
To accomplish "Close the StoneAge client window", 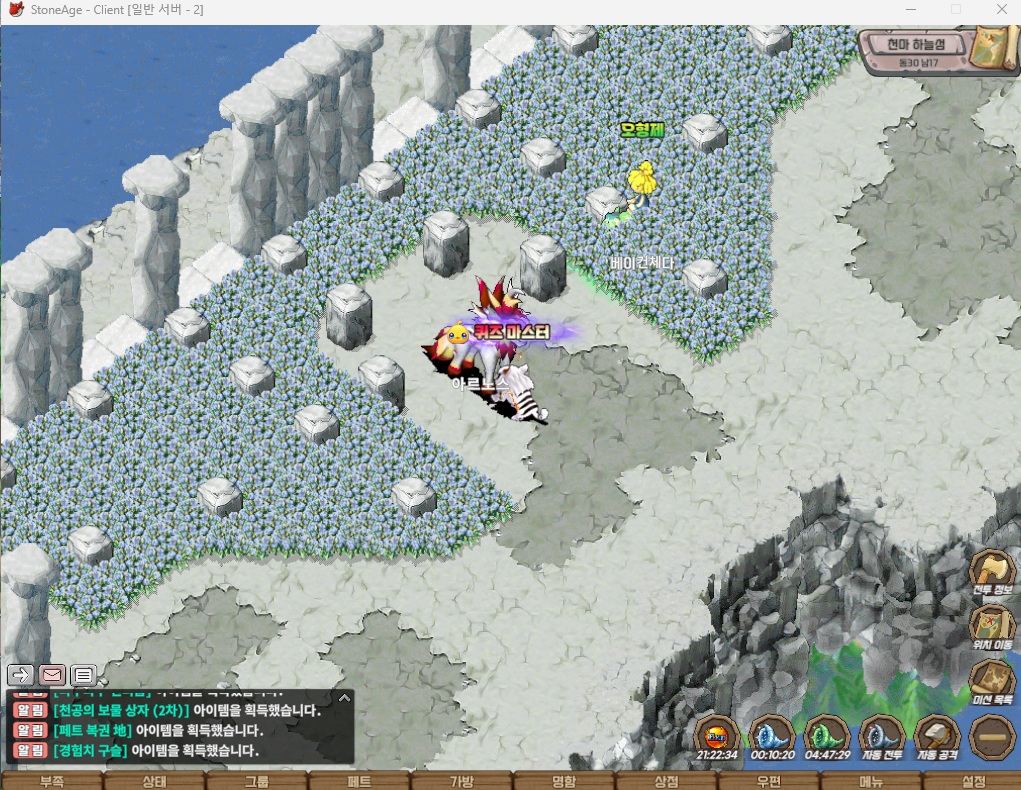I will coord(1001,9).
